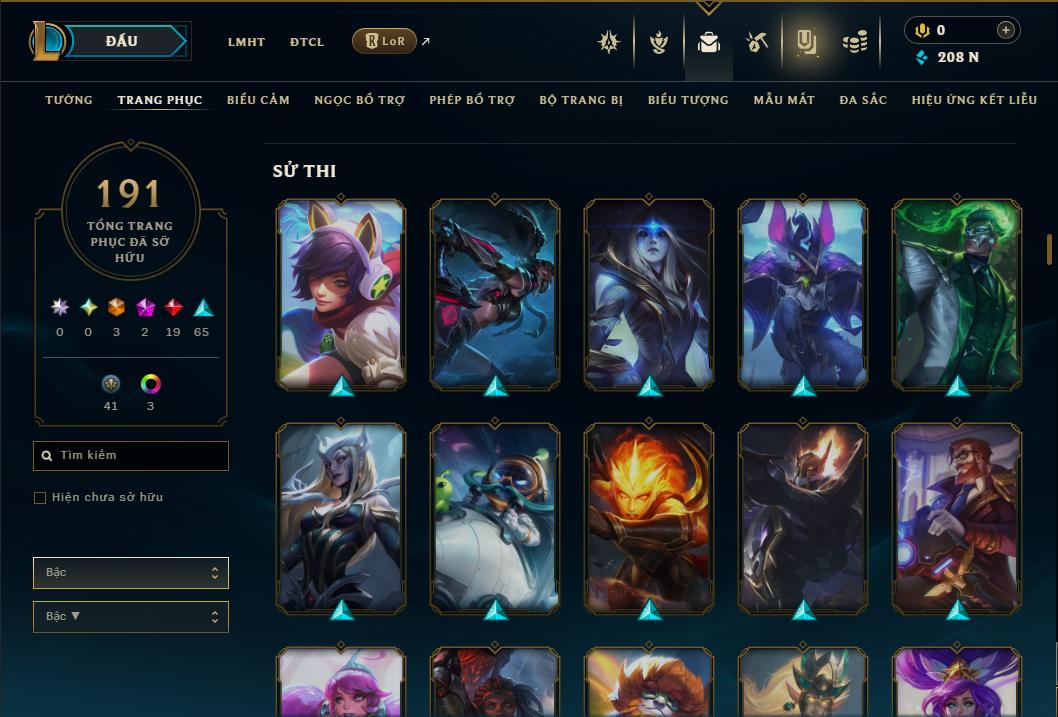Toggle the Hiện chưa sở hữu checkbox
The width and height of the screenshot is (1058, 717).
40,498
